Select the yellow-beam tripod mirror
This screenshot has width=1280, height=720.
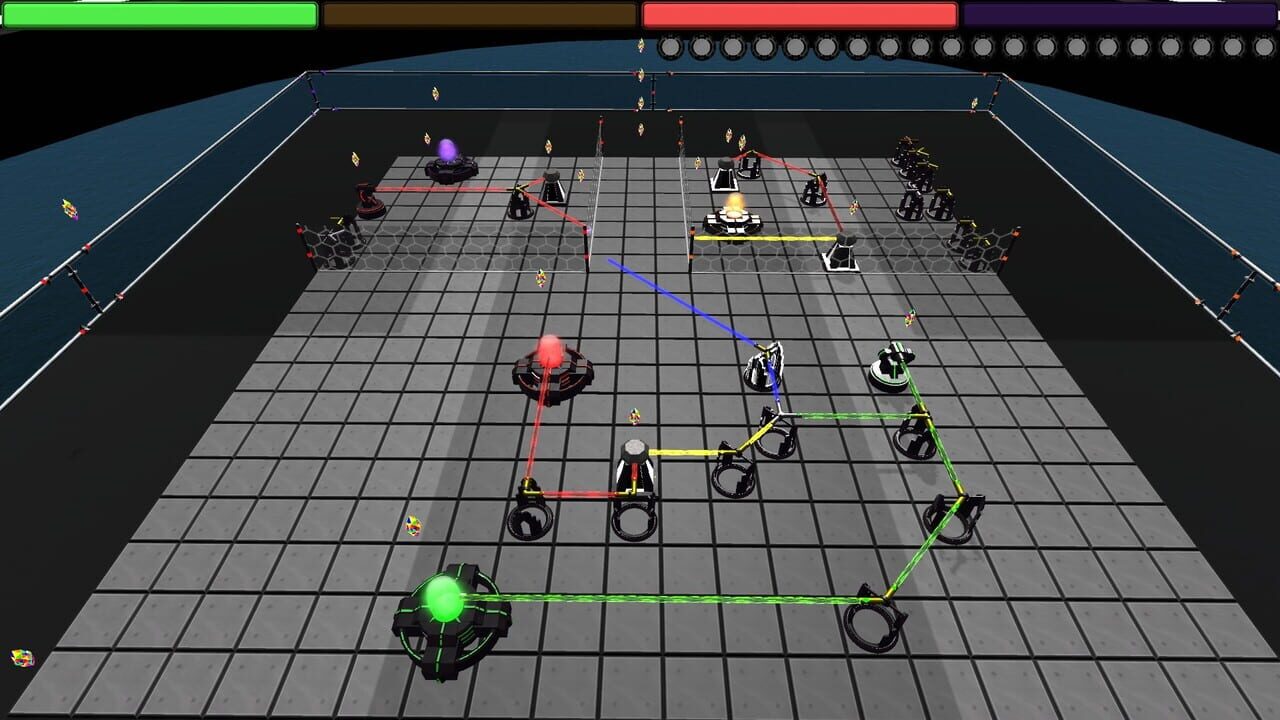[636, 460]
